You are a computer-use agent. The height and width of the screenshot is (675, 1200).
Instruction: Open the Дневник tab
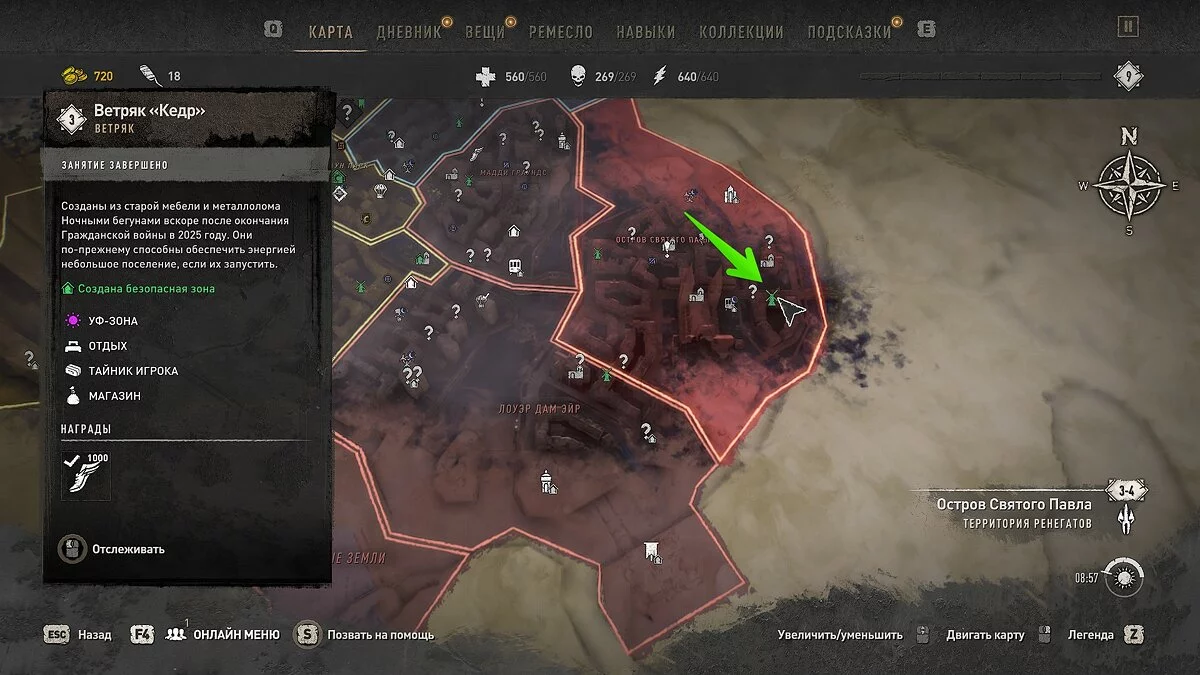[x=408, y=31]
